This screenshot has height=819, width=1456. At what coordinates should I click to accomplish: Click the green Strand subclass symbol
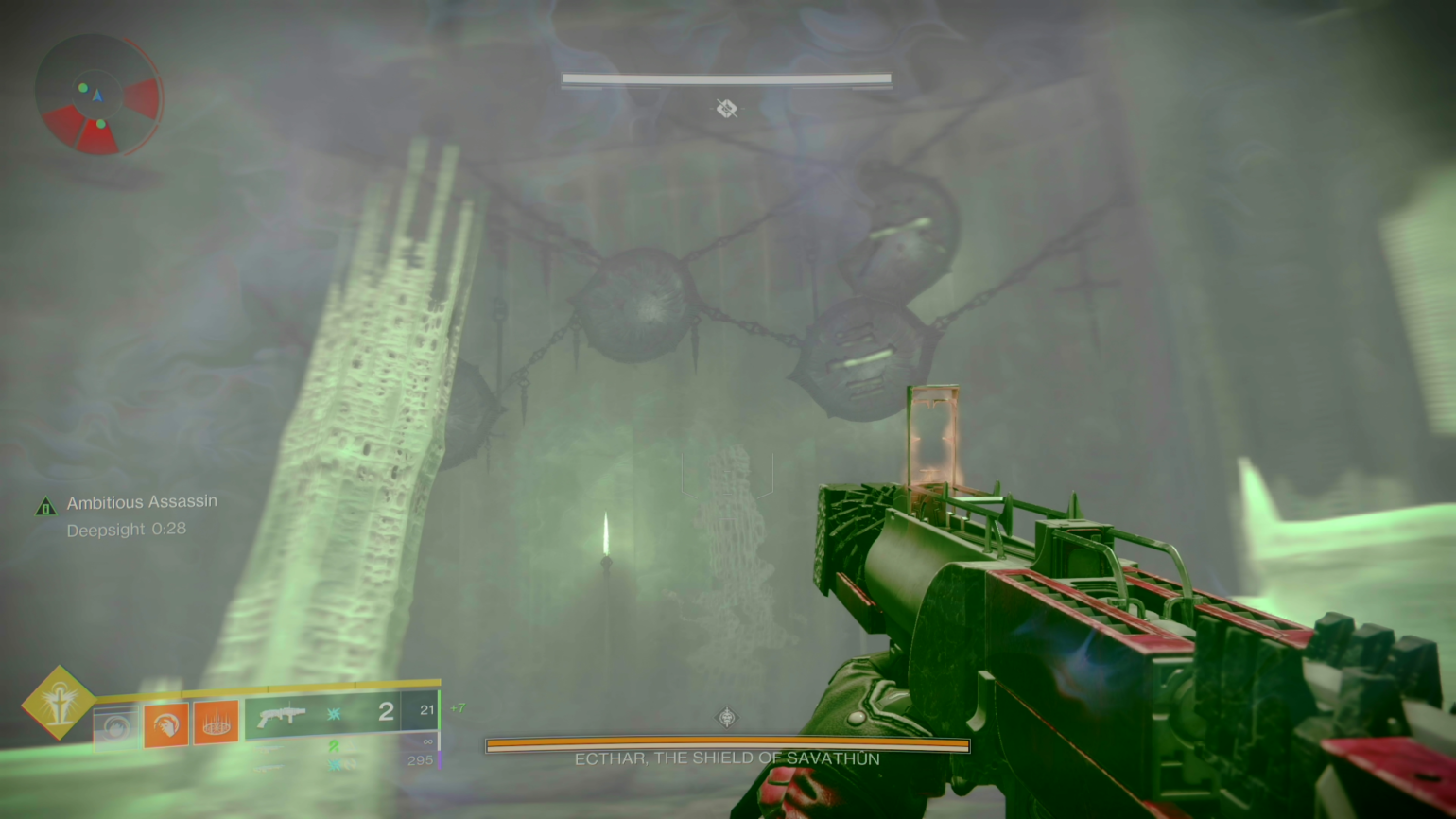(x=332, y=744)
